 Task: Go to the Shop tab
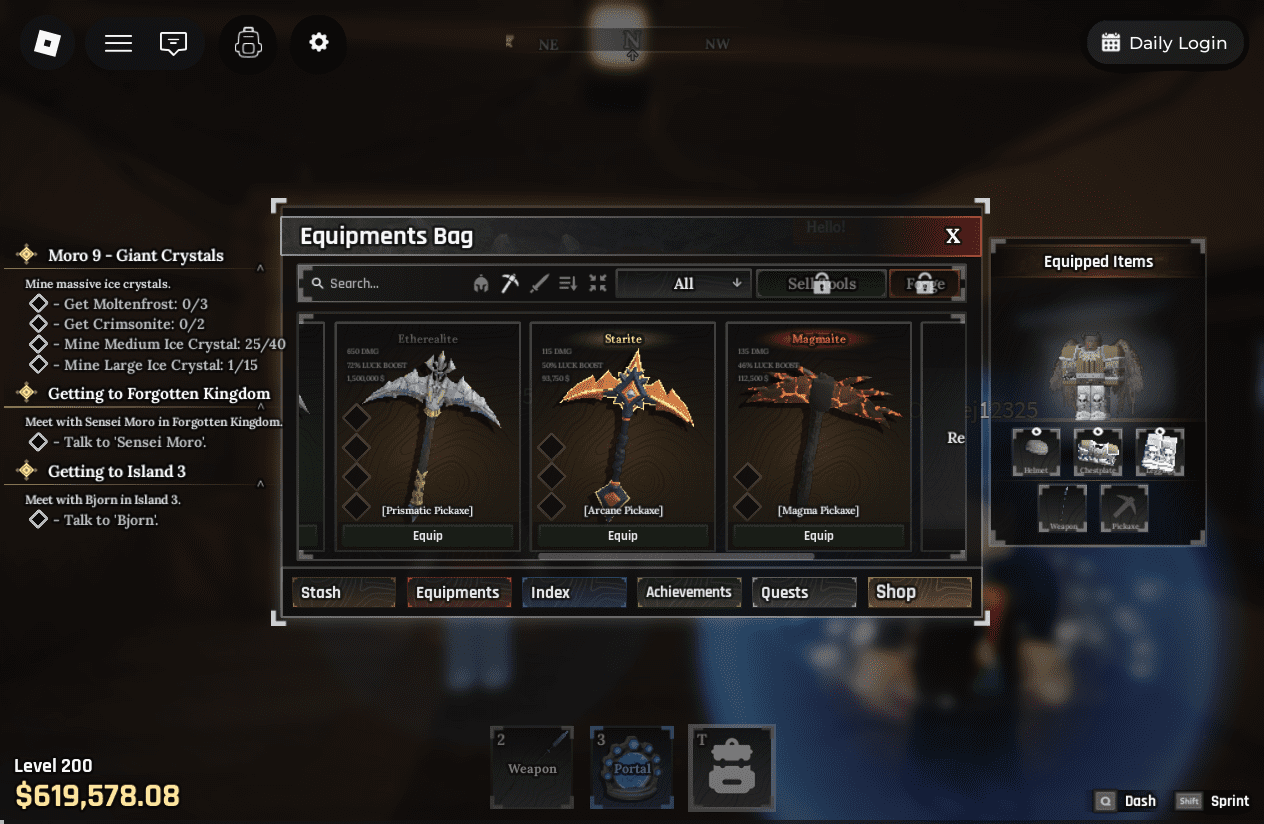point(919,592)
